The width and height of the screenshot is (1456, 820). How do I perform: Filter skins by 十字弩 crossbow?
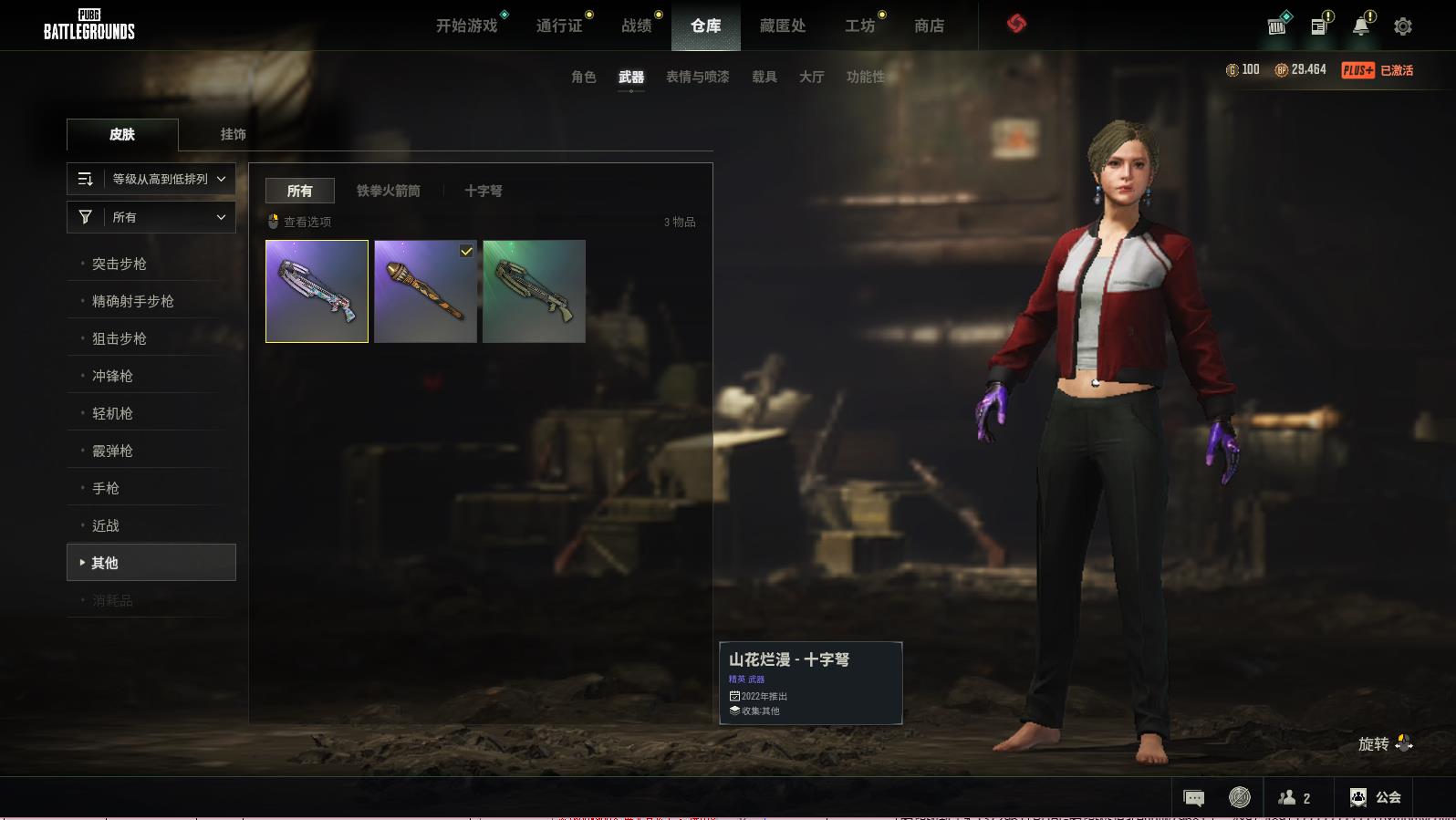(483, 191)
